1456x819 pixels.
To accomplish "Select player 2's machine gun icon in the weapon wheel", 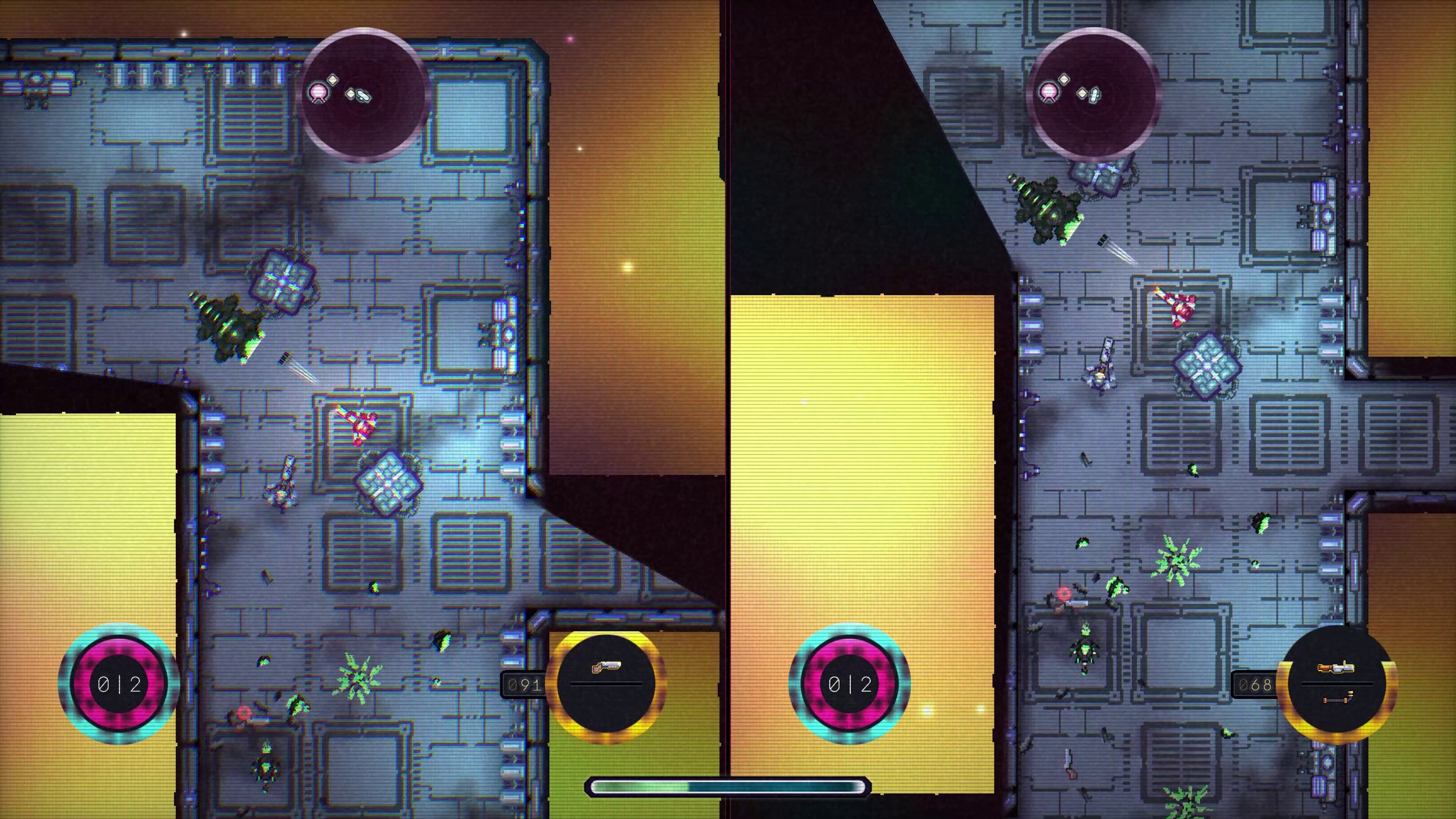I will click(1335, 667).
